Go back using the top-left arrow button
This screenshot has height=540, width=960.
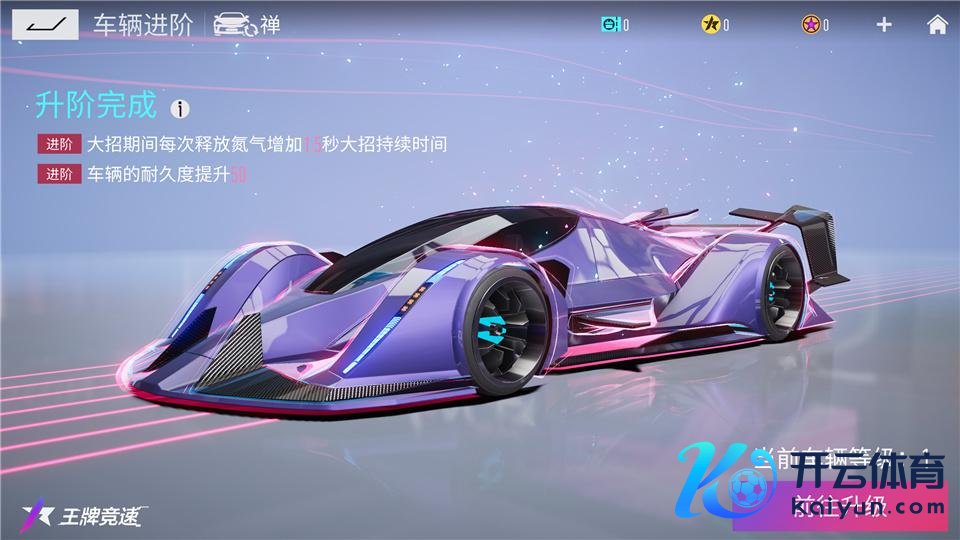[x=46, y=24]
